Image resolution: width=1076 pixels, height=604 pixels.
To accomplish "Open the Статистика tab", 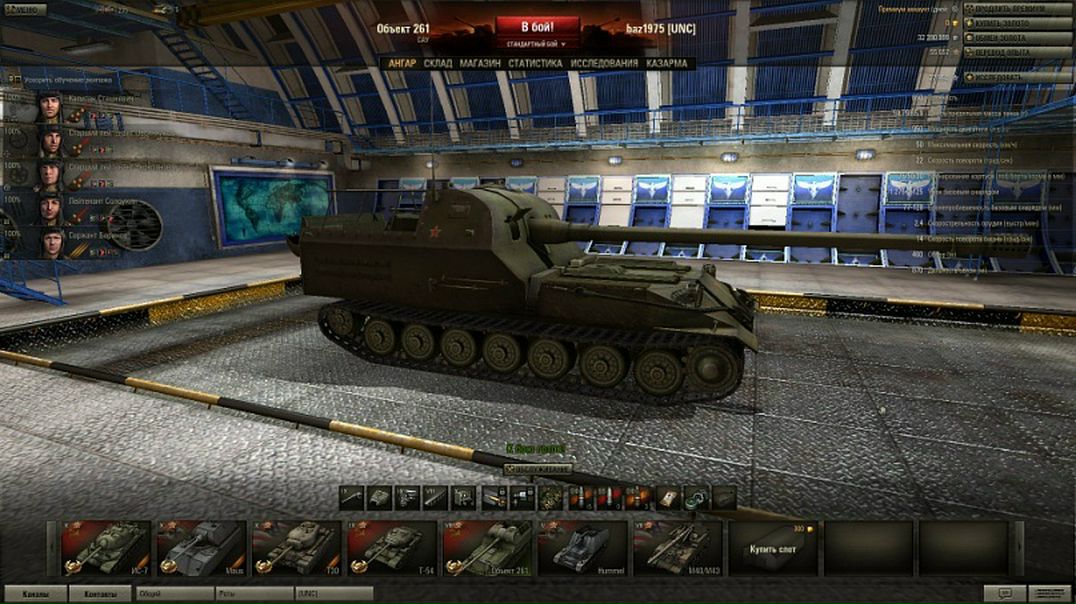I will (x=534, y=63).
